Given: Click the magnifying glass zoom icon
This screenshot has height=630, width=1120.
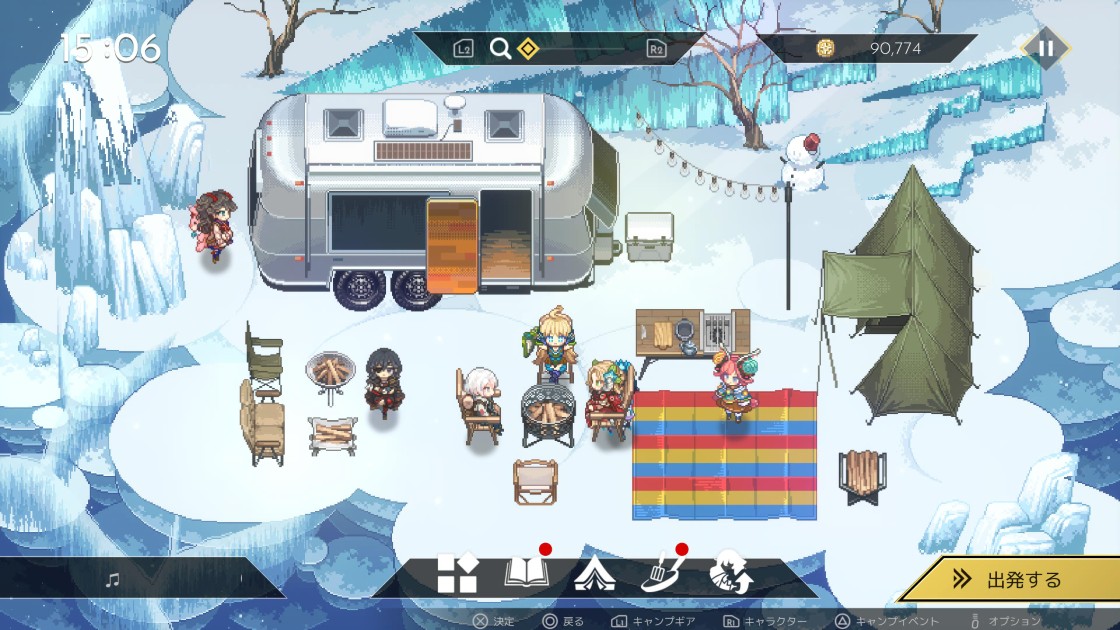Looking at the screenshot, I should coord(500,48).
